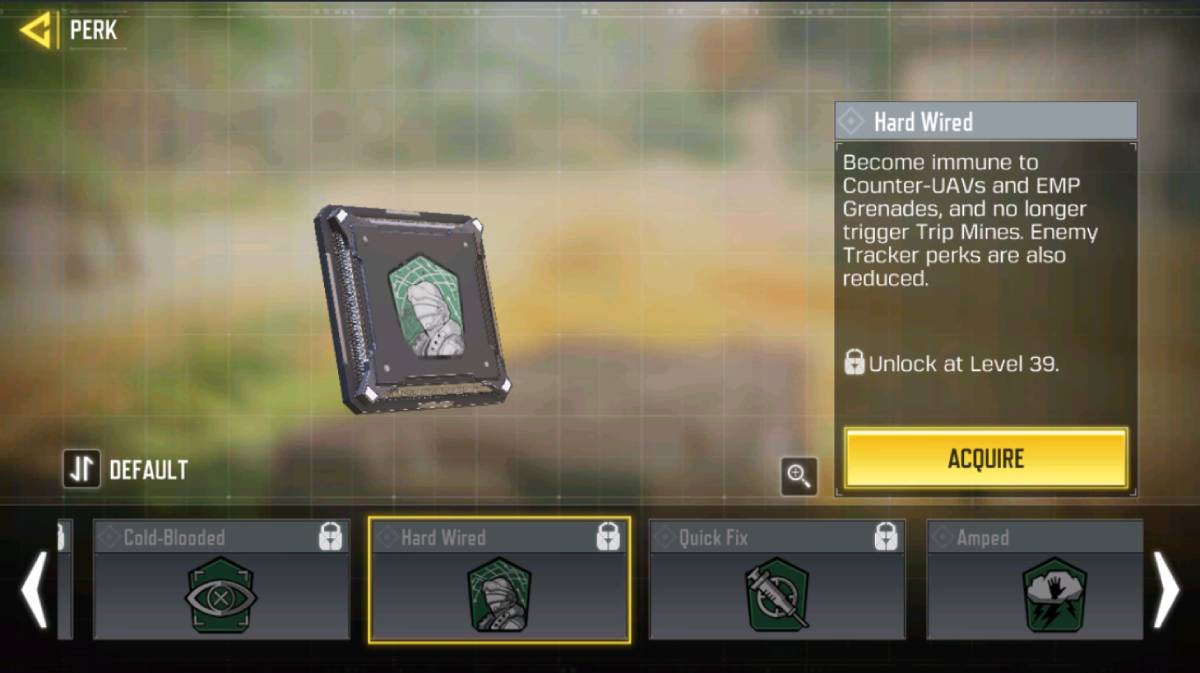The width and height of the screenshot is (1200, 673).
Task: Show more perks with right arrow
Action: [1166, 590]
